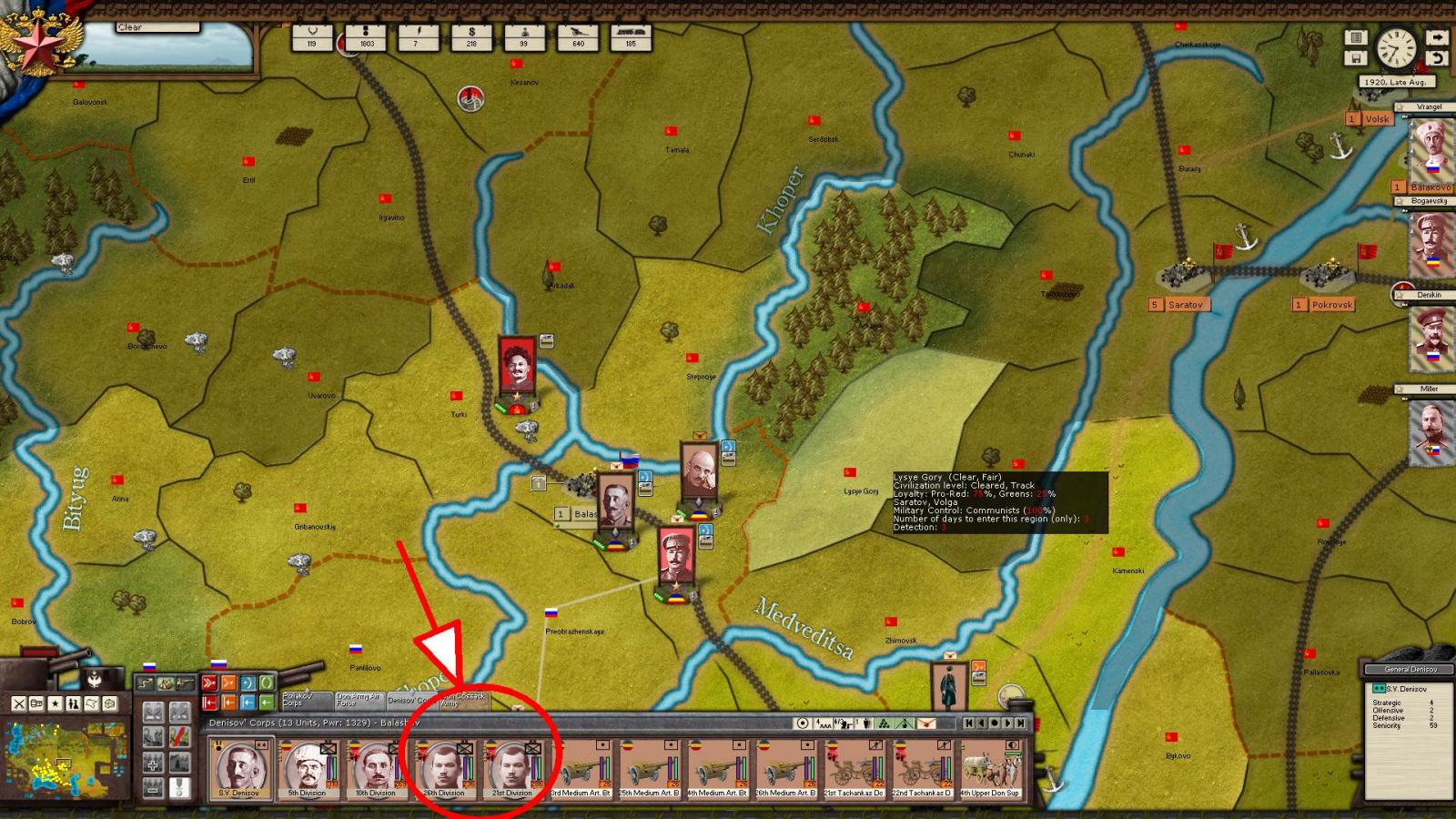Select the 5th Division unit card

pos(308,768)
